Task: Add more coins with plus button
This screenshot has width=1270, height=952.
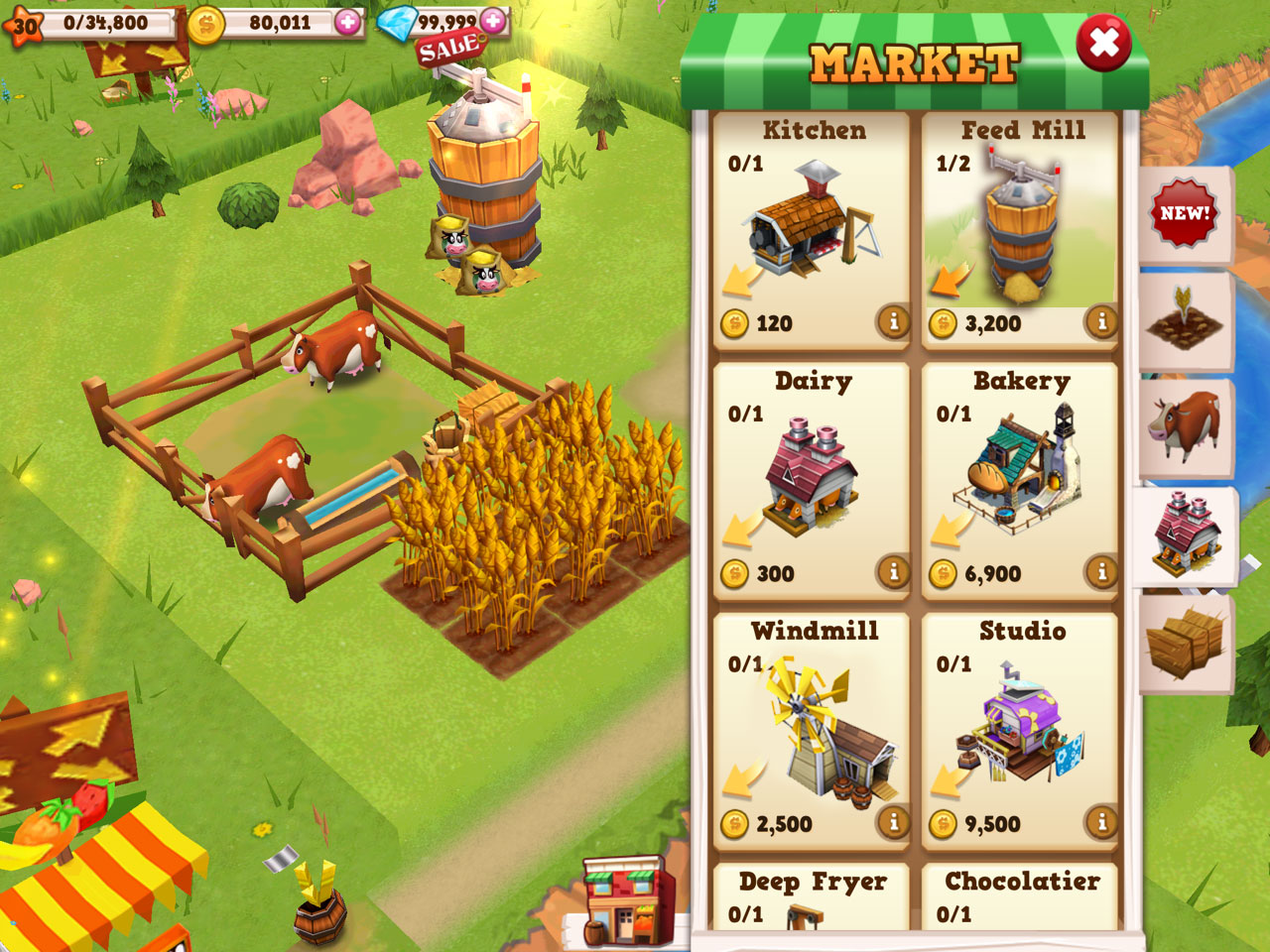Action: point(347,22)
